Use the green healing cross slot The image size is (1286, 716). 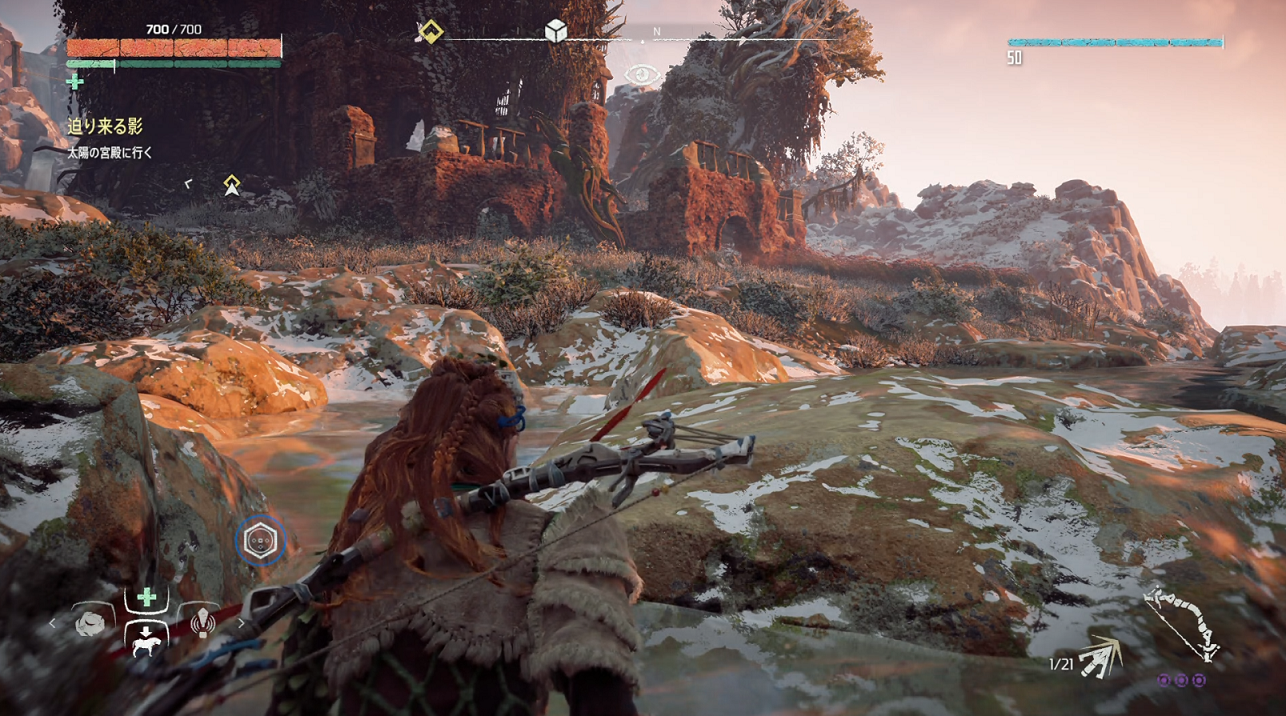(146, 598)
